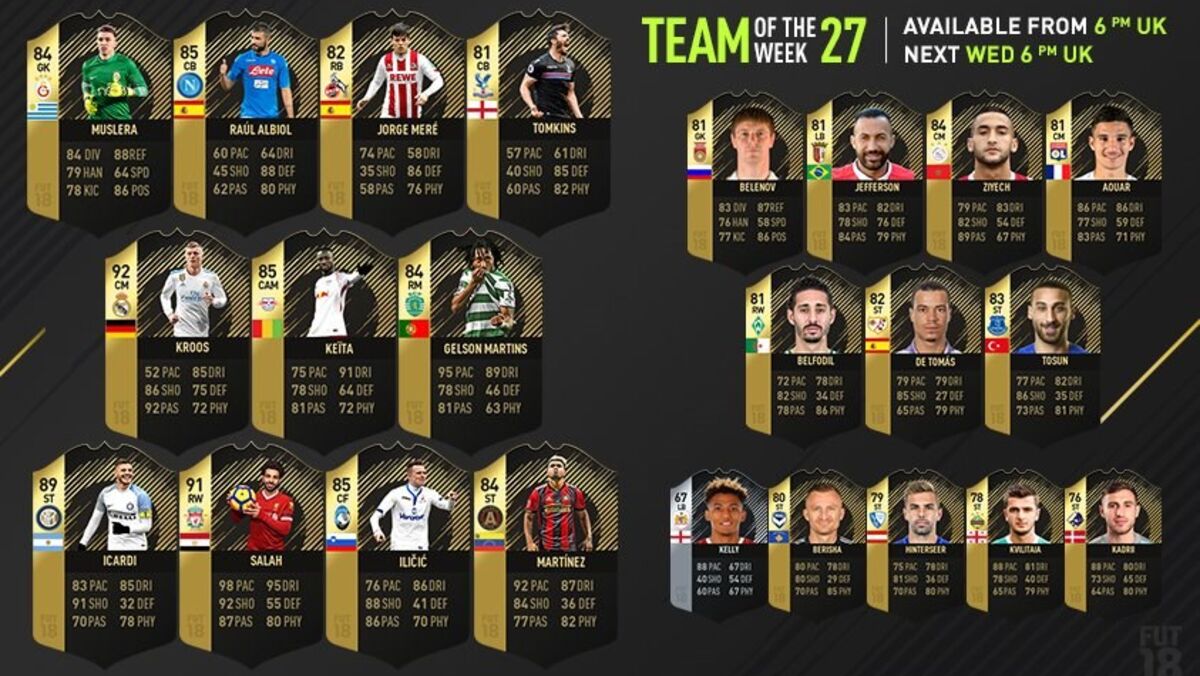The image size is (1200, 676).
Task: Select the Hinterseer reserve card
Action: tap(915, 540)
